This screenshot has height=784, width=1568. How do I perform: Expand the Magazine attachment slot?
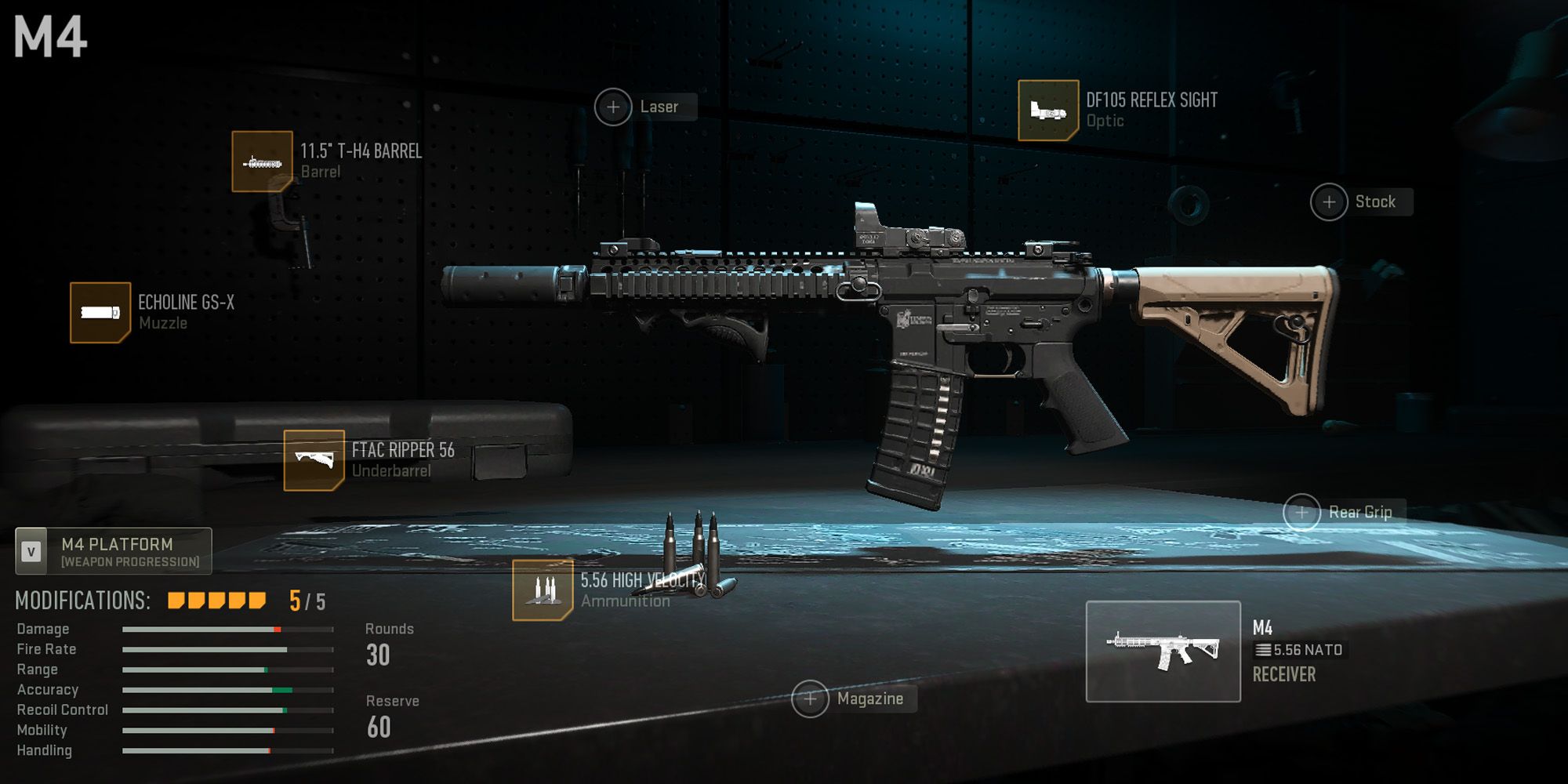click(809, 697)
